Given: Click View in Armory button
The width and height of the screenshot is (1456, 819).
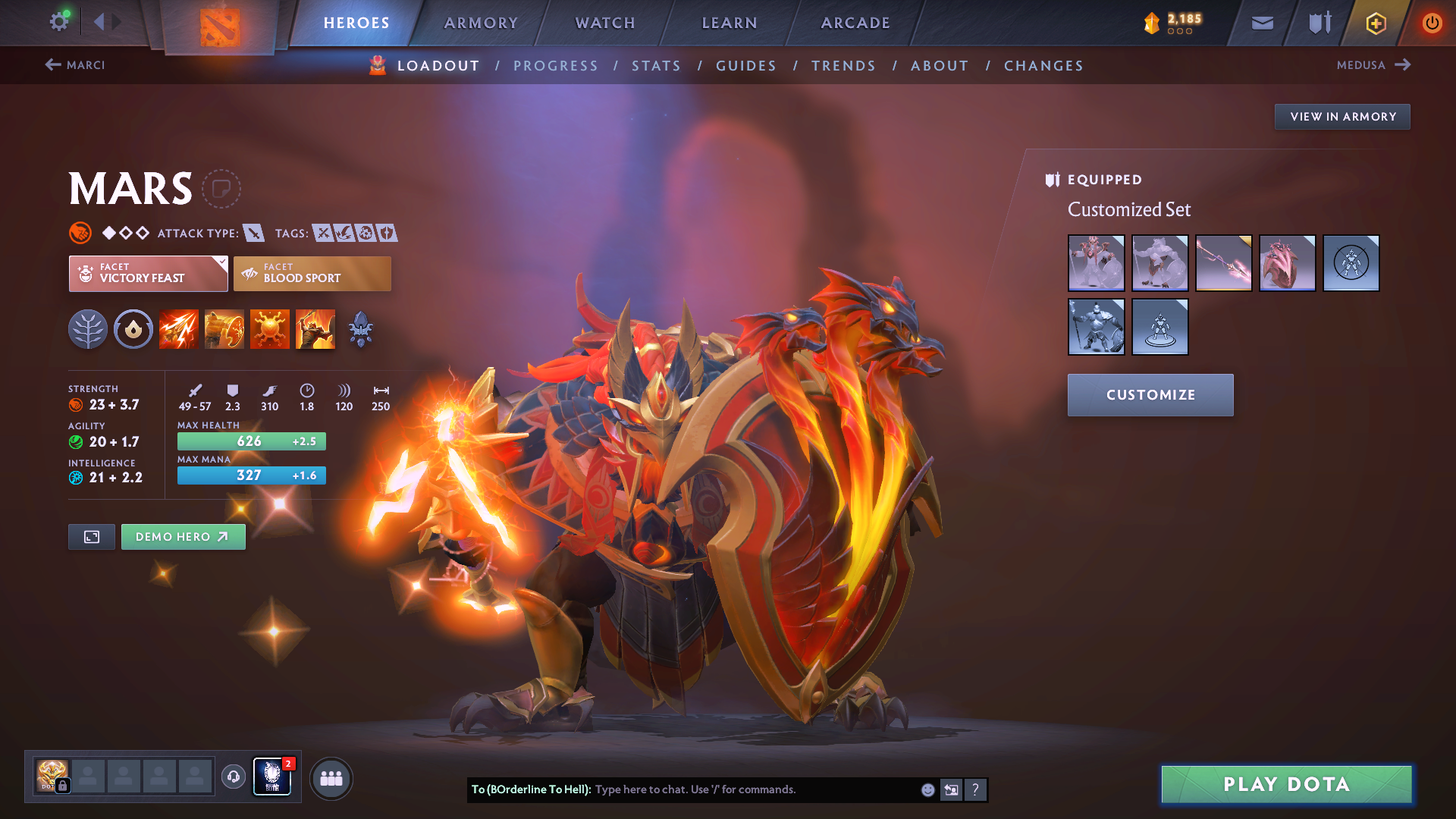Looking at the screenshot, I should [1342, 117].
